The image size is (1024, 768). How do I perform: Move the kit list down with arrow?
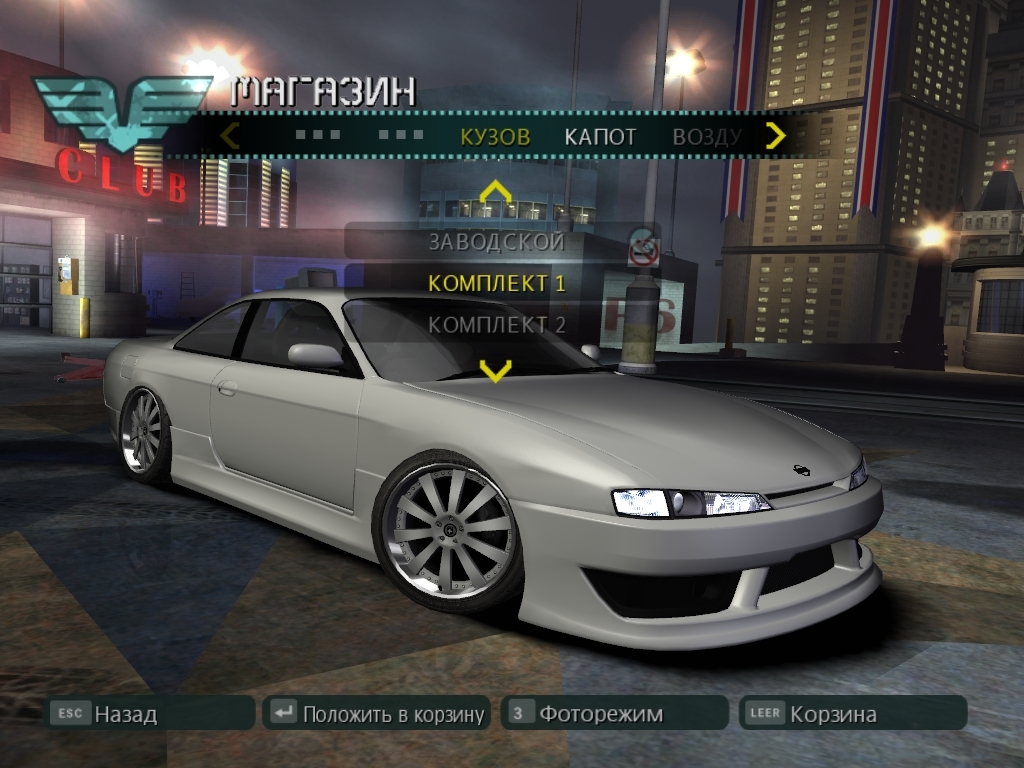[495, 370]
